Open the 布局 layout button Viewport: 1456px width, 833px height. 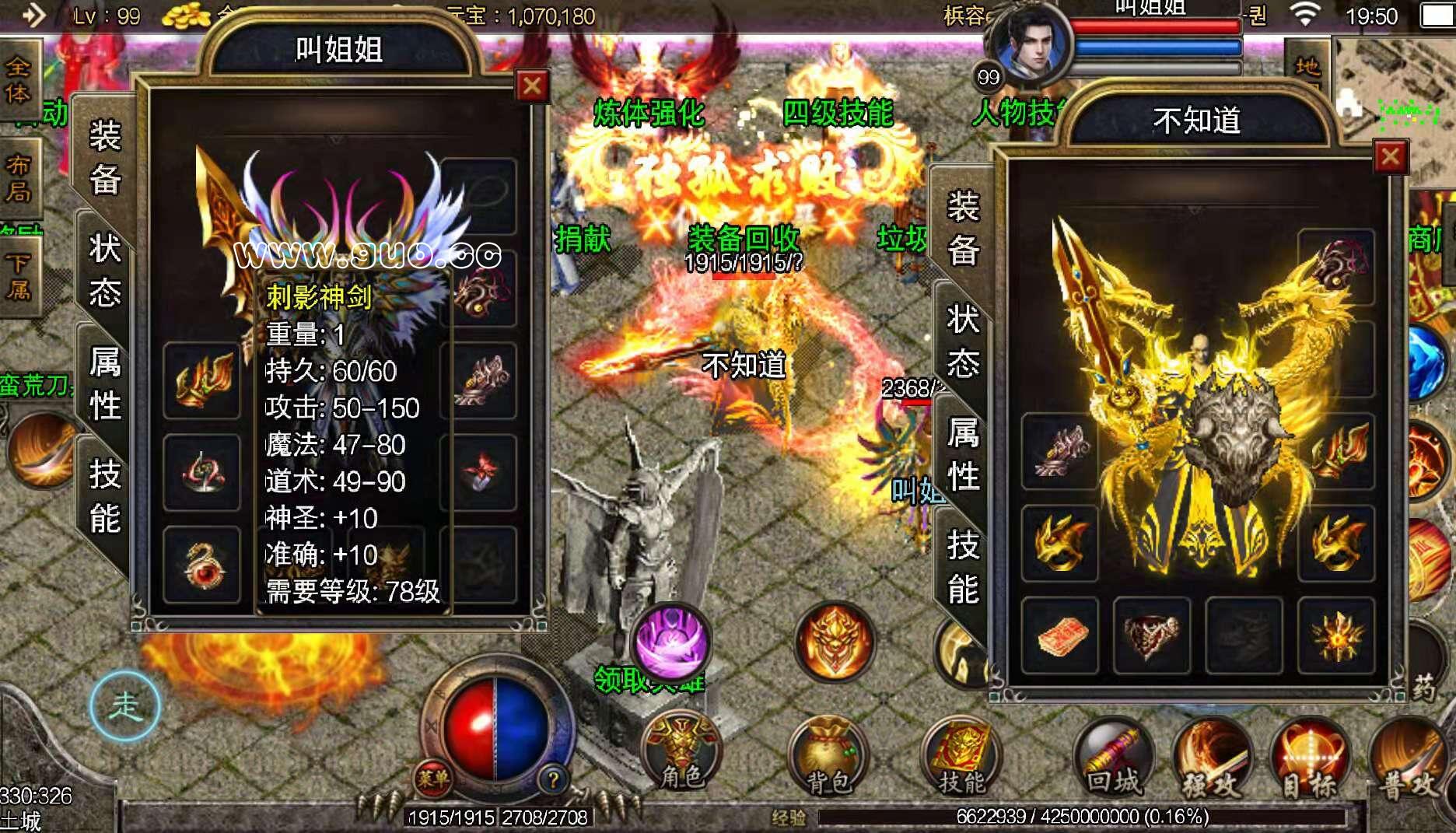pos(17,177)
